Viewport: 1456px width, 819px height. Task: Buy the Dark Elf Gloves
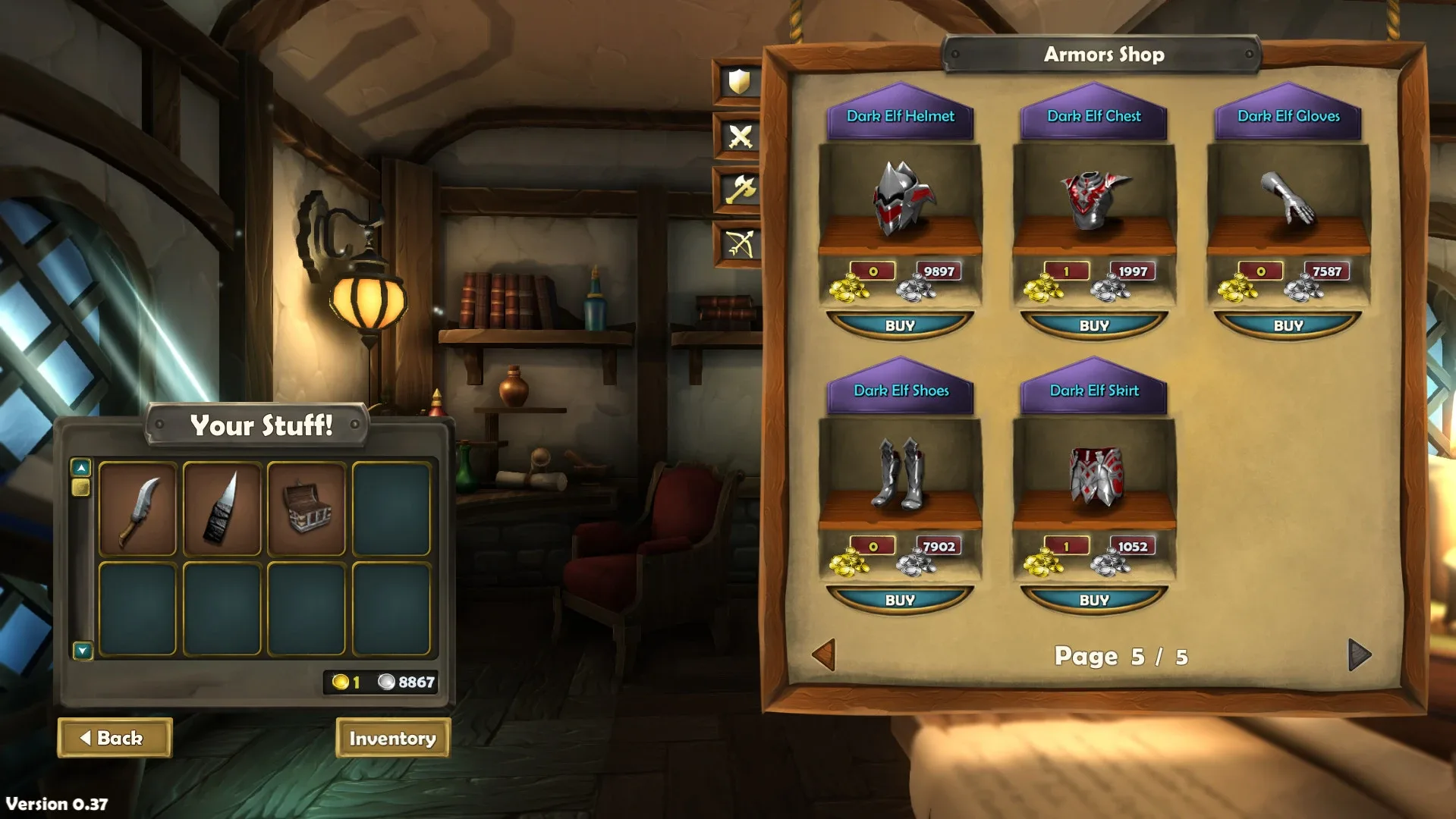[x=1288, y=325]
